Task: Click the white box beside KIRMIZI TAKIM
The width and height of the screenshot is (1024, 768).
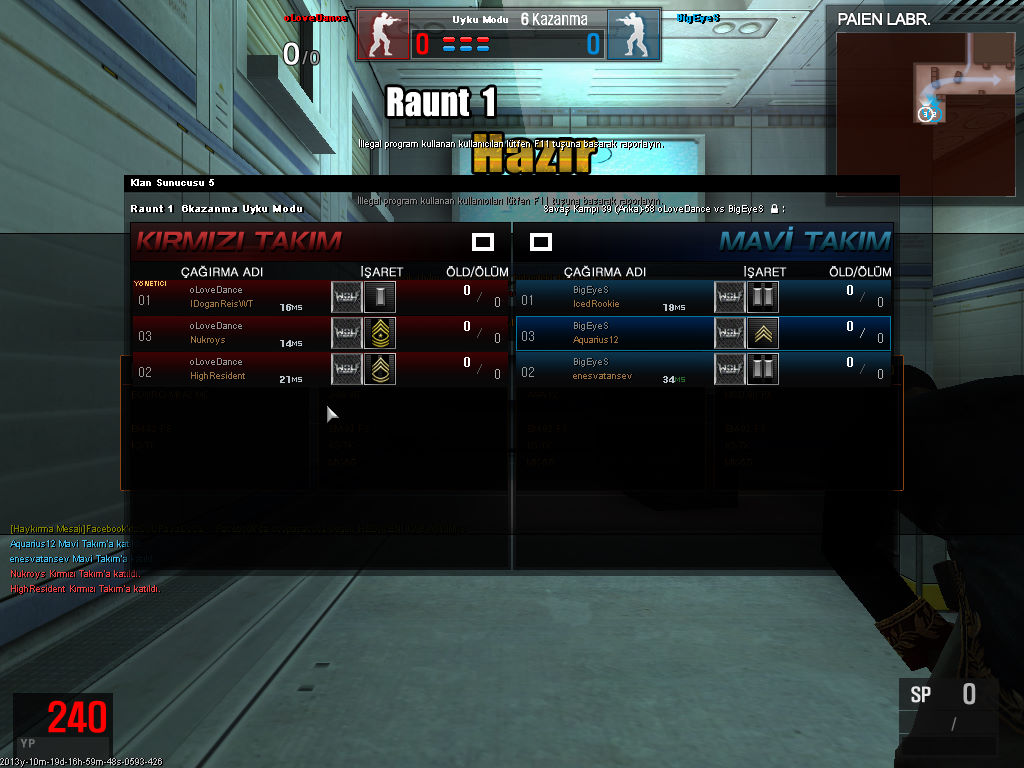Action: pos(483,242)
